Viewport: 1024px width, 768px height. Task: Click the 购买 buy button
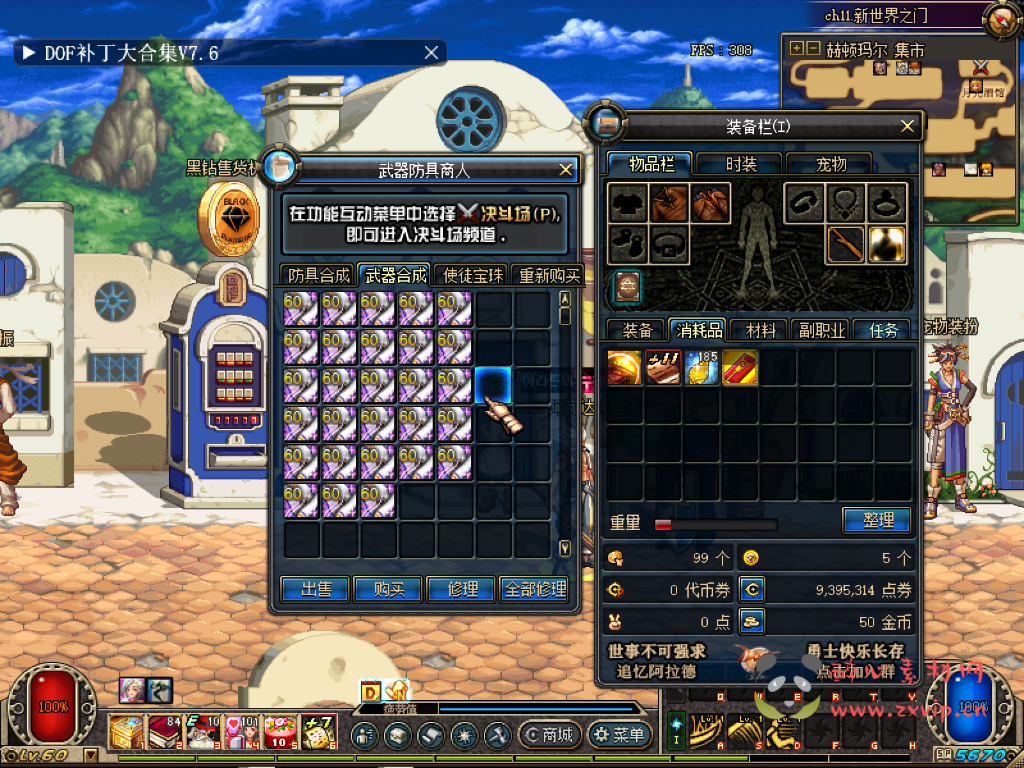coord(389,590)
